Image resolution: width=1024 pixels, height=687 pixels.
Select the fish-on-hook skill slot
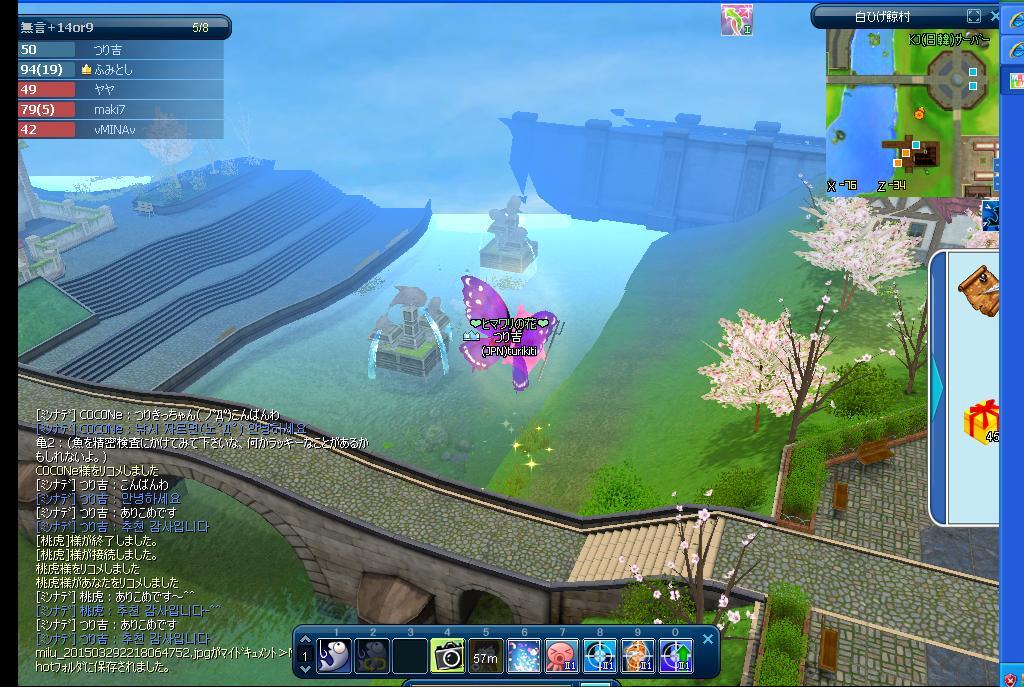click(334, 656)
